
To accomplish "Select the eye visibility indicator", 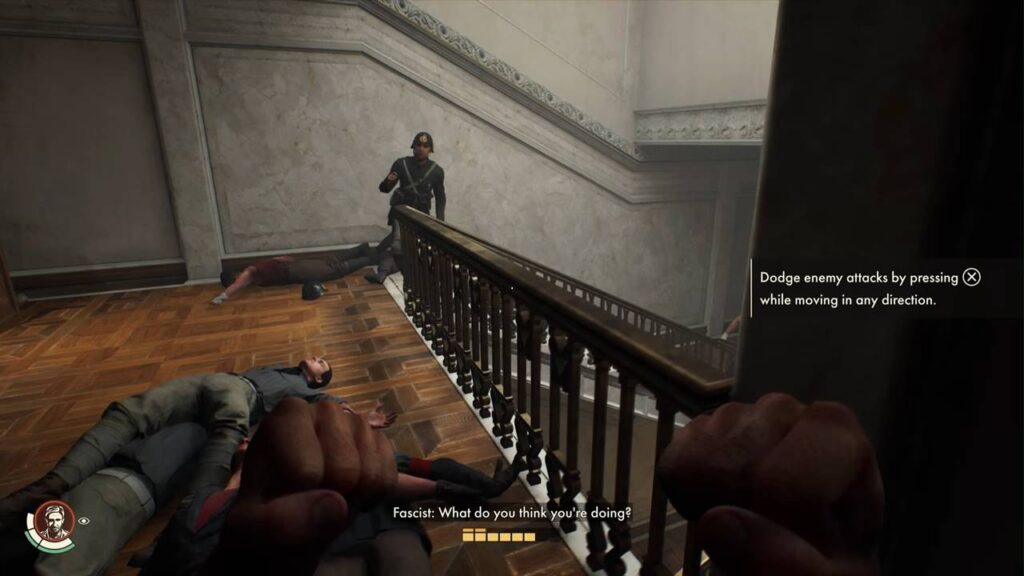I will 85,520.
